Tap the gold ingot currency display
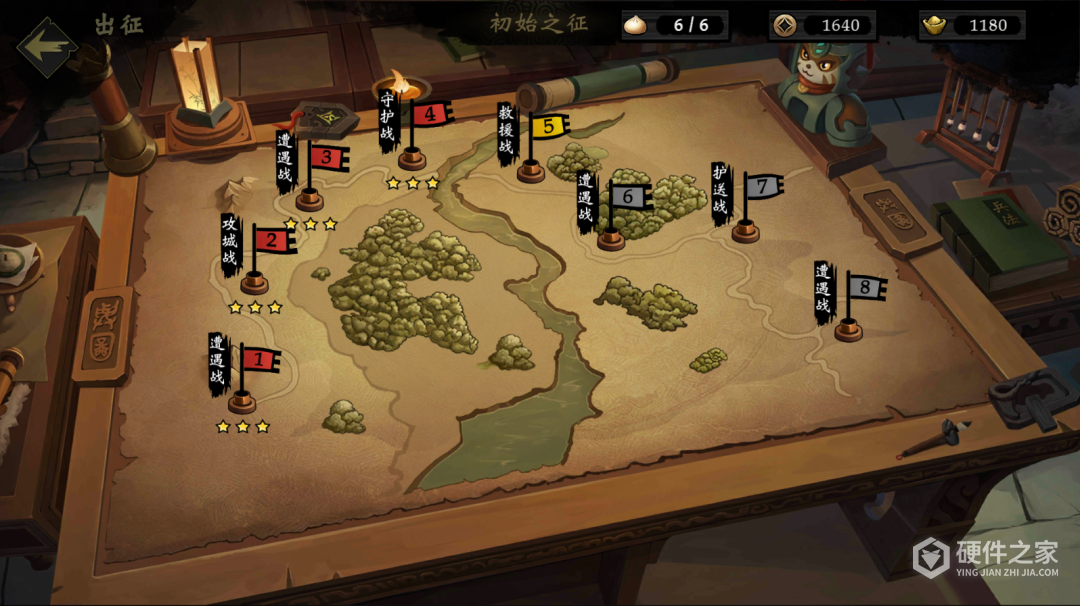1080x606 pixels. click(972, 25)
